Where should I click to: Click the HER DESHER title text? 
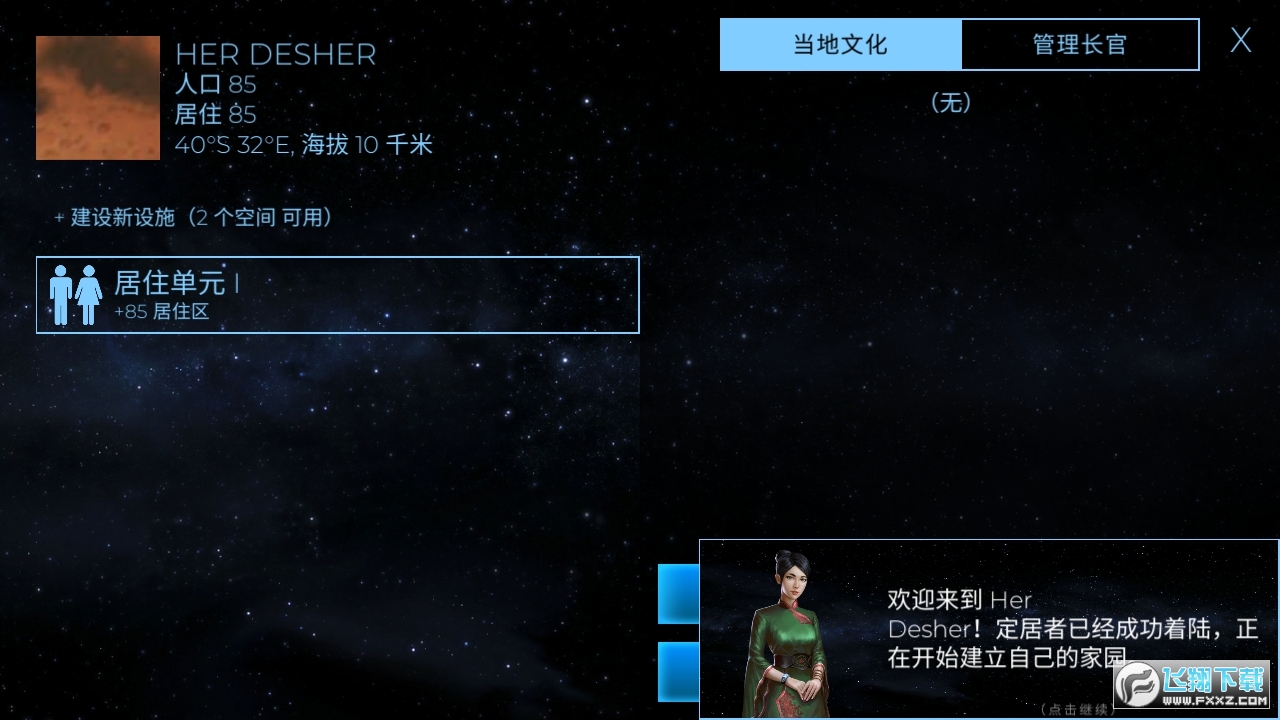click(275, 56)
